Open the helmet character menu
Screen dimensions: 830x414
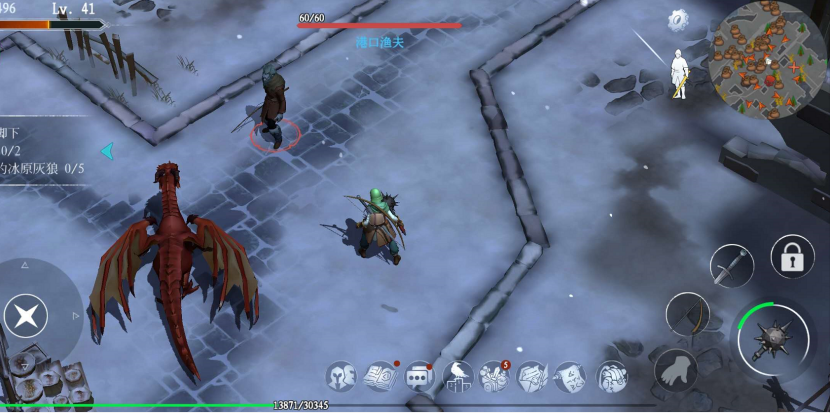coord(342,377)
